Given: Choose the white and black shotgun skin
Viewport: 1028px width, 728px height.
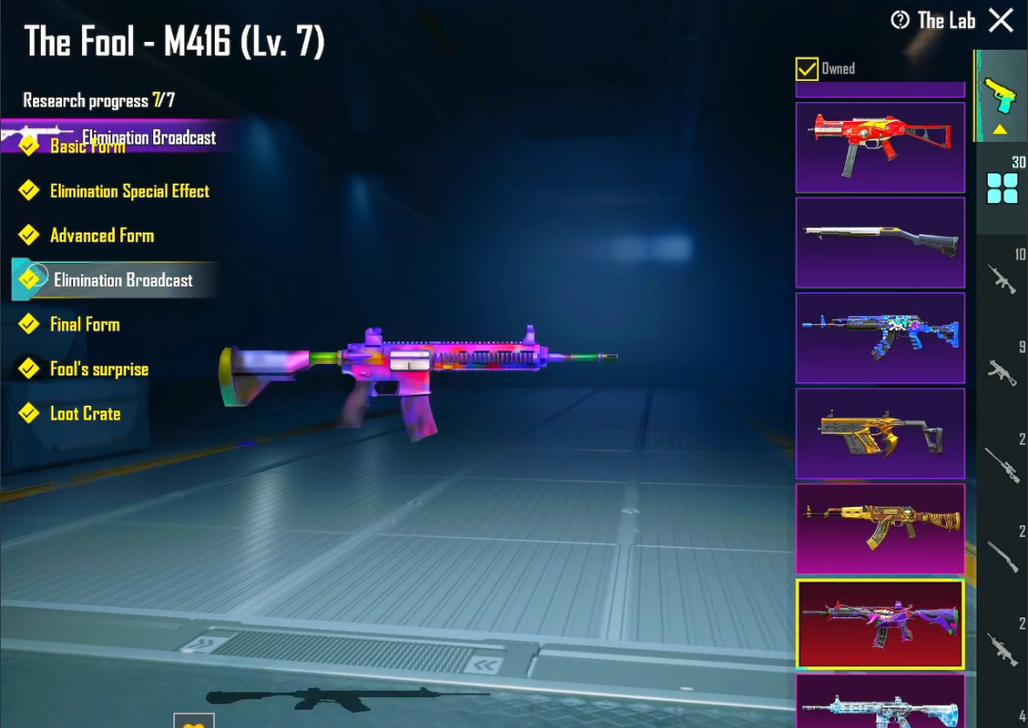Looking at the screenshot, I should pos(880,242).
